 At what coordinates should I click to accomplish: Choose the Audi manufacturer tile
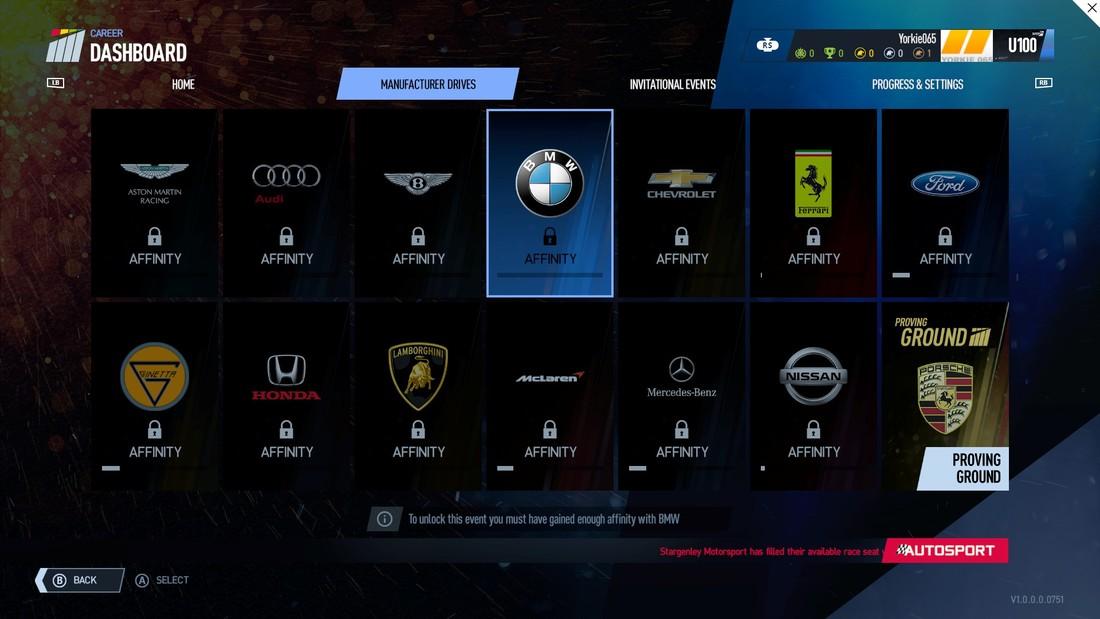click(287, 203)
